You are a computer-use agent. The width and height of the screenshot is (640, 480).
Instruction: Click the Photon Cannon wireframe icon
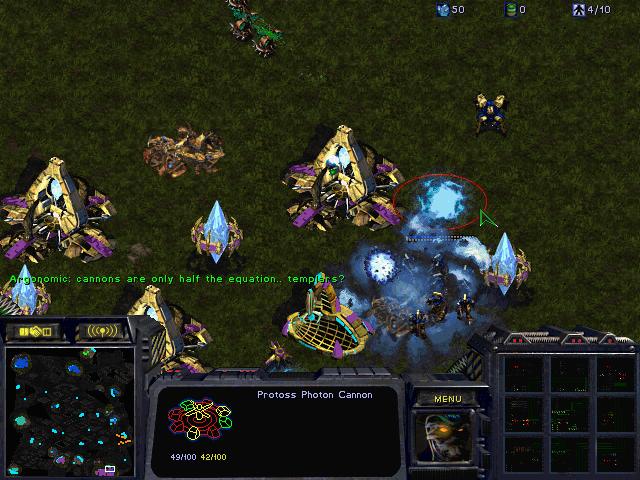[x=200, y=420]
